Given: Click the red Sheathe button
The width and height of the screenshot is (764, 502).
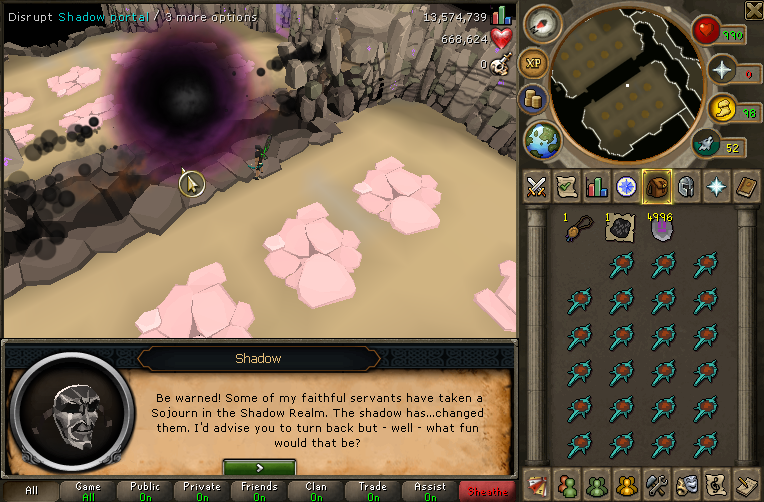Looking at the screenshot, I should point(486,490).
